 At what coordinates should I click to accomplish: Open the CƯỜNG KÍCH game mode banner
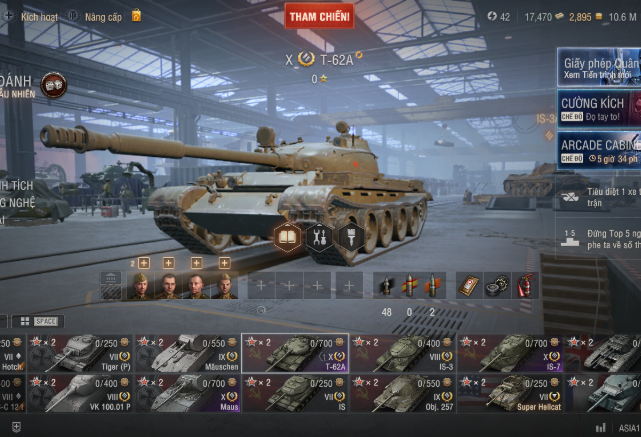(x=598, y=108)
